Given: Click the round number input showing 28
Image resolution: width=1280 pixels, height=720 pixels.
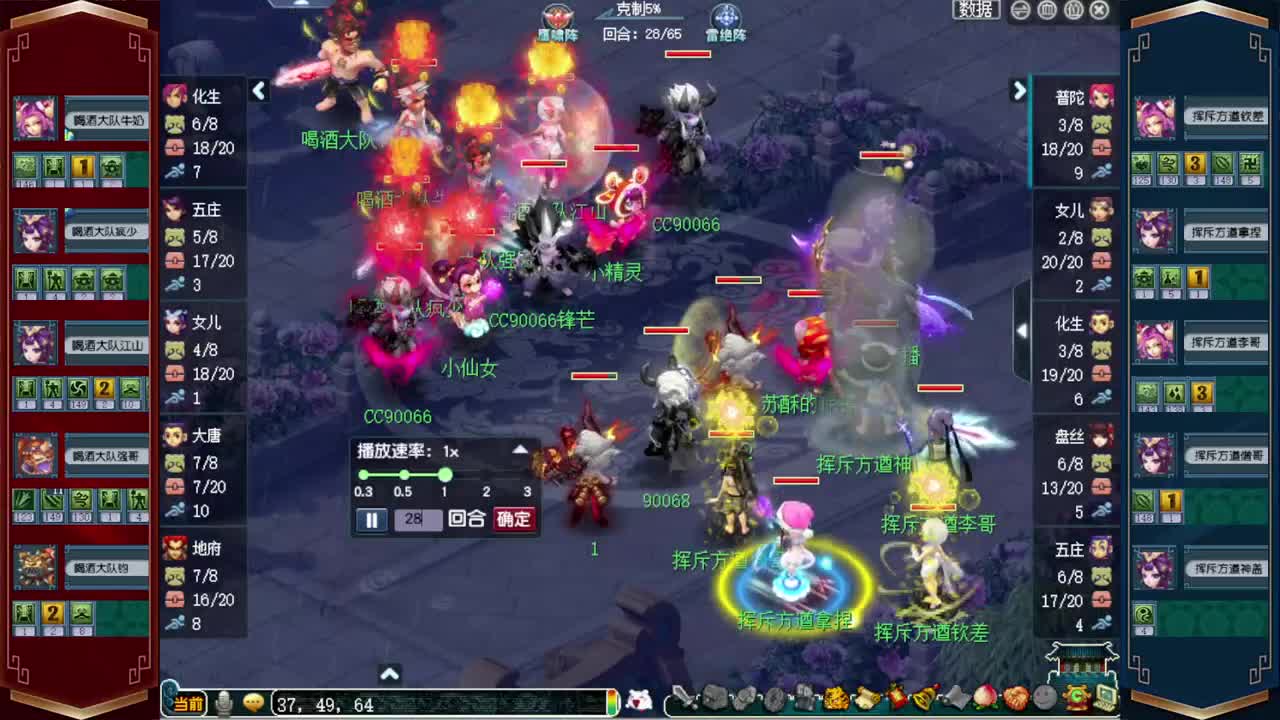Looking at the screenshot, I should pos(418,520).
